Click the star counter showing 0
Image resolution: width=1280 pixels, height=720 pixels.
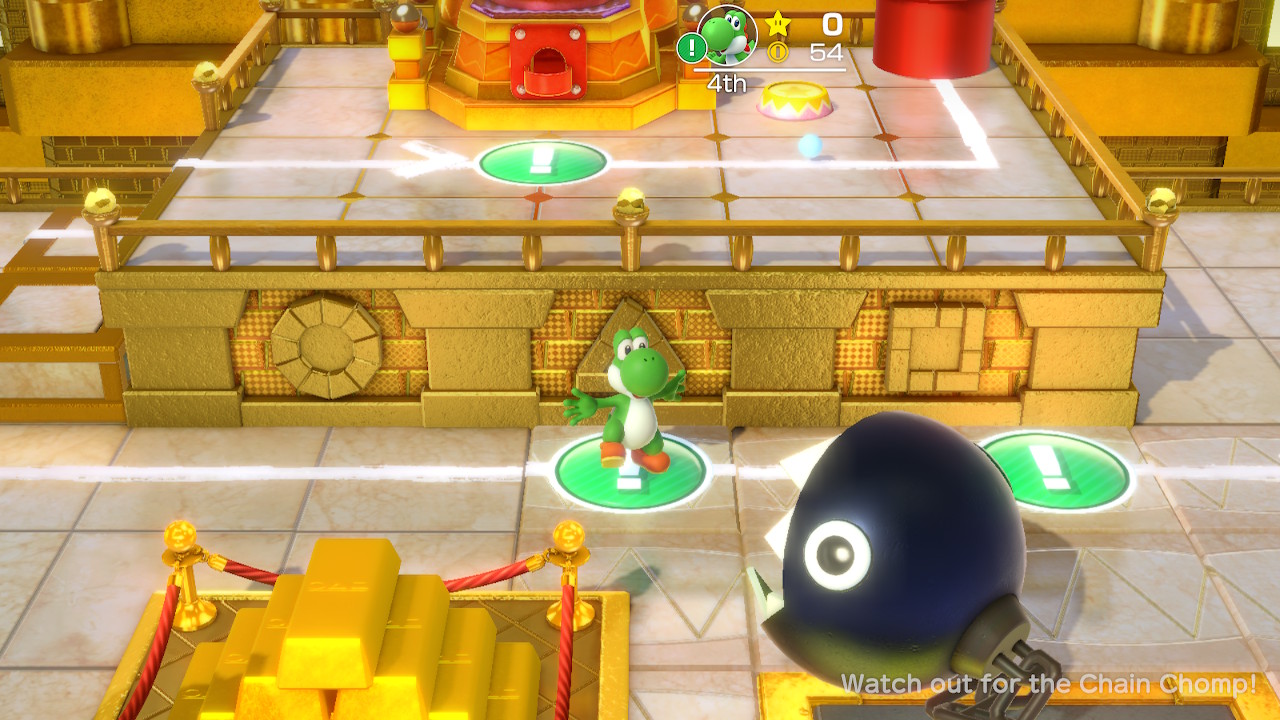point(831,25)
